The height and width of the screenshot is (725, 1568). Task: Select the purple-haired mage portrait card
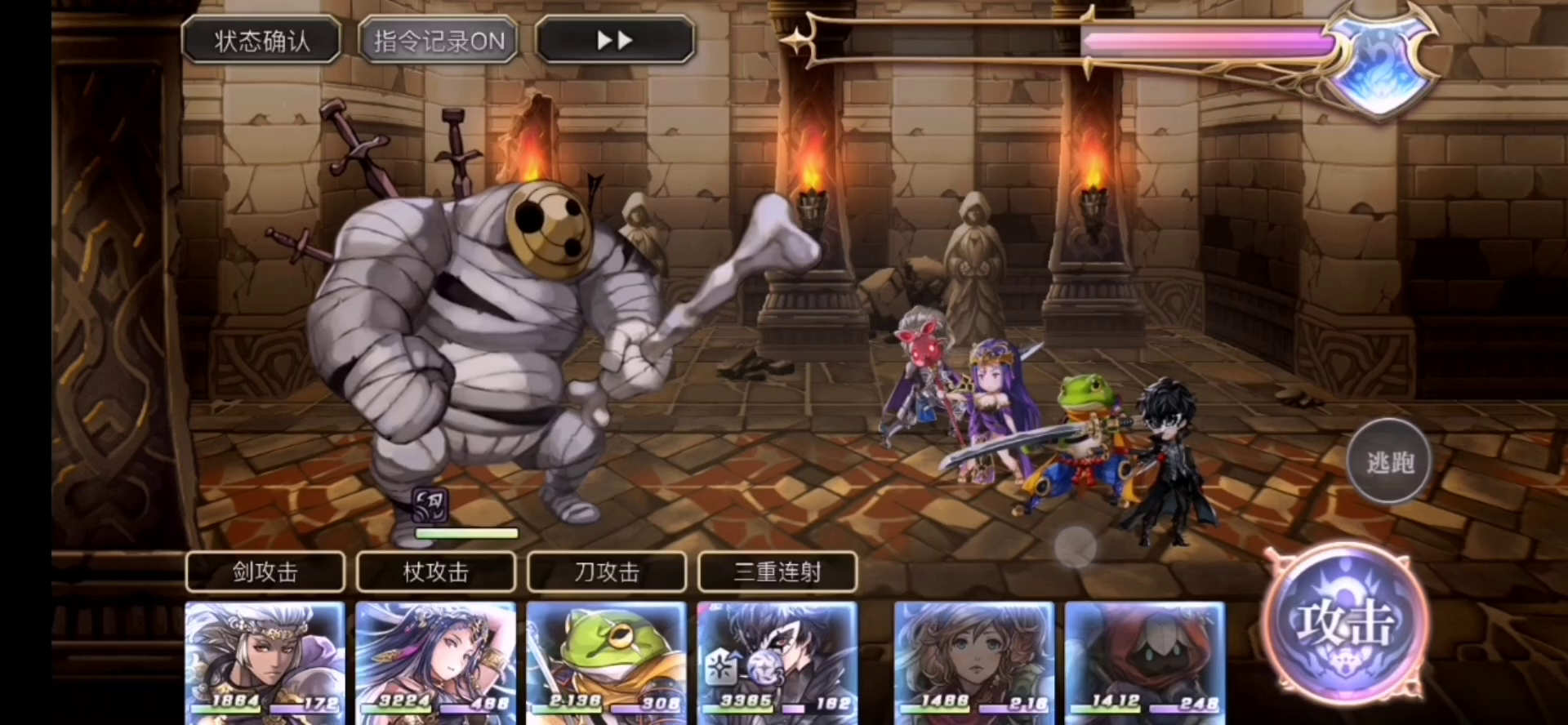436,661
